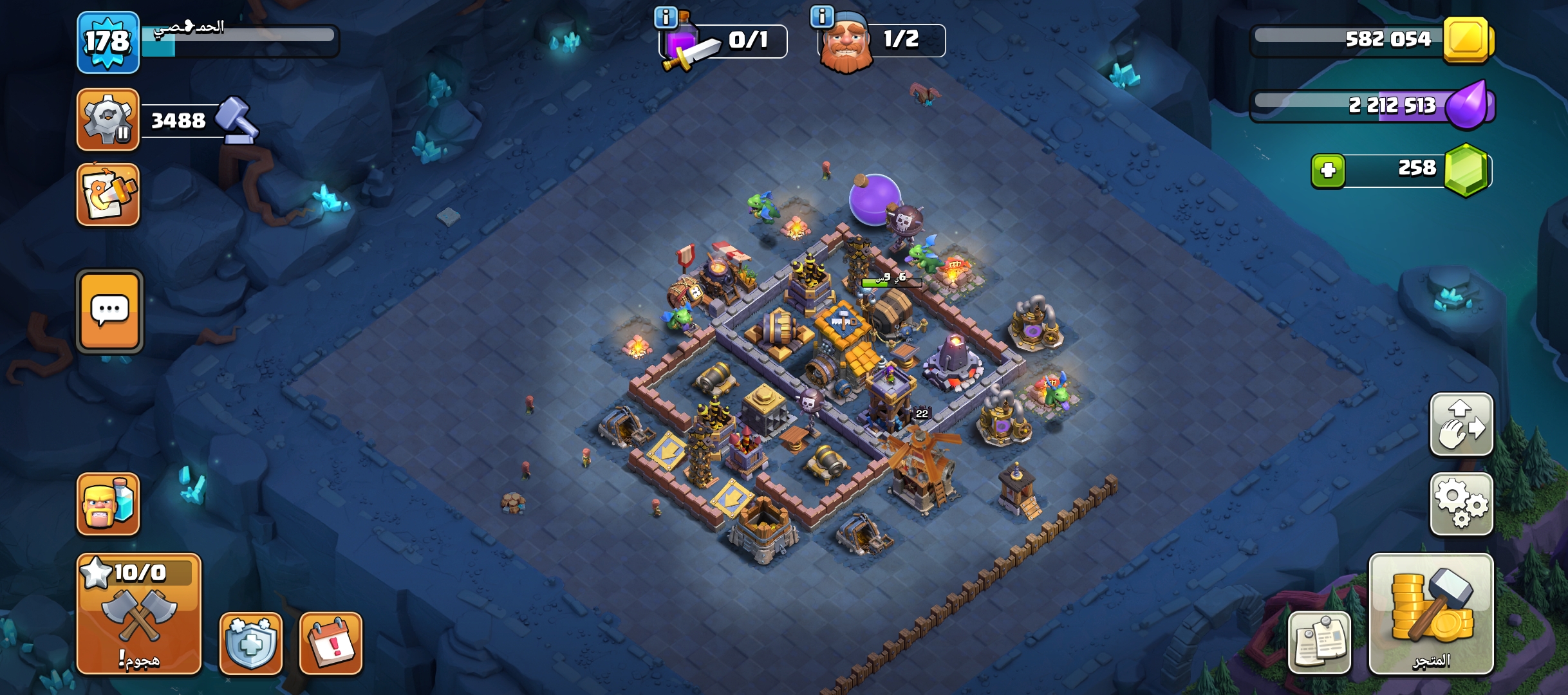Screen dimensions: 1568x695
Task: Open the calendar events button
Action: (331, 643)
